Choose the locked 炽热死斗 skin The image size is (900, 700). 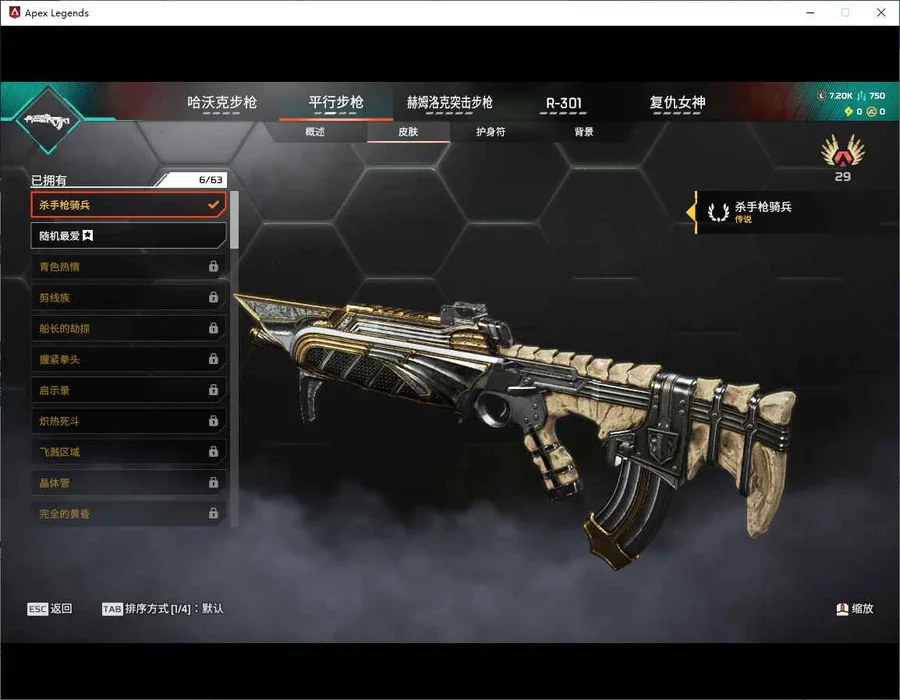pos(128,421)
